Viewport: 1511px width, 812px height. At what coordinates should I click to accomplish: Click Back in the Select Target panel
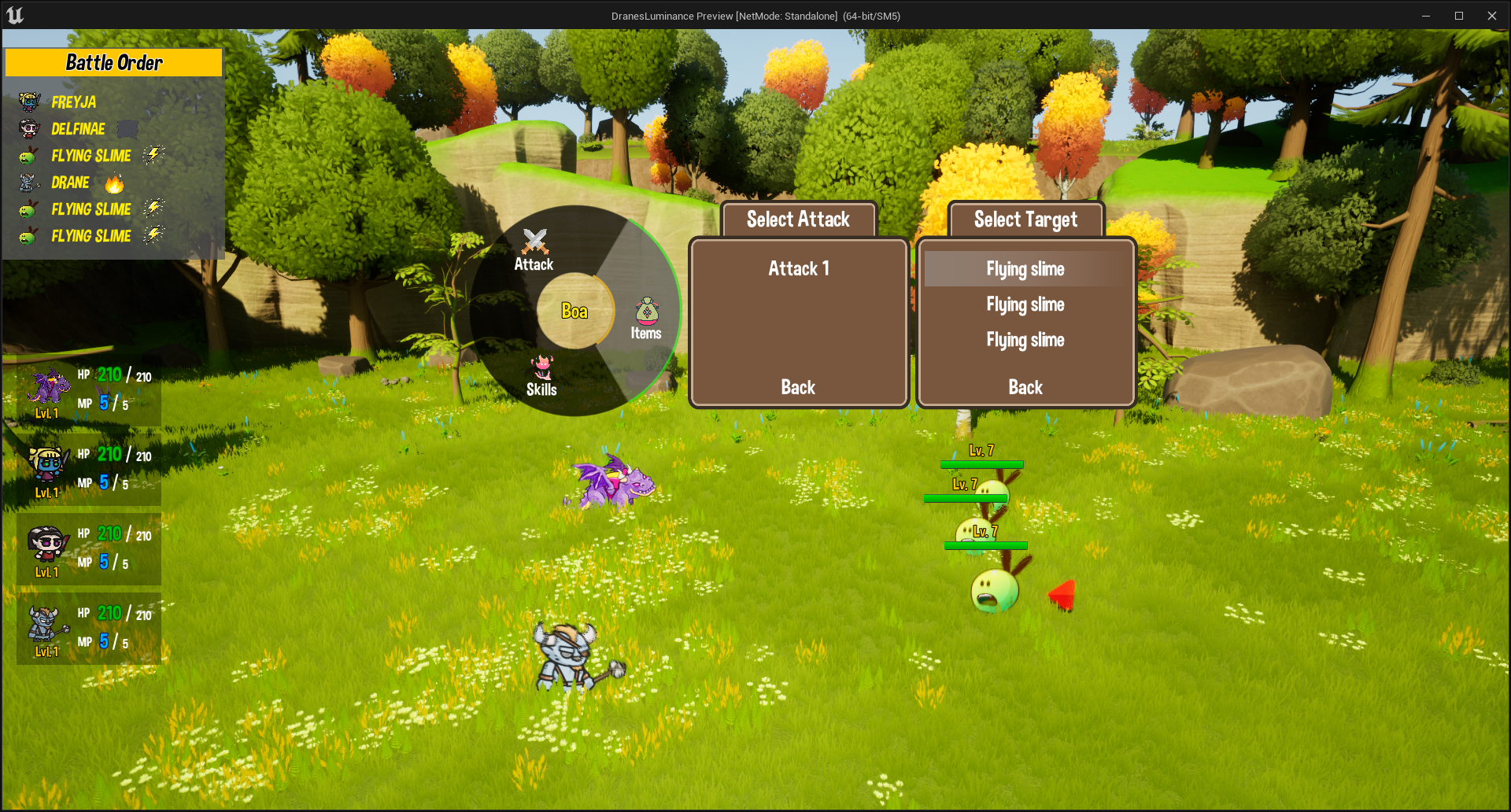point(1025,387)
